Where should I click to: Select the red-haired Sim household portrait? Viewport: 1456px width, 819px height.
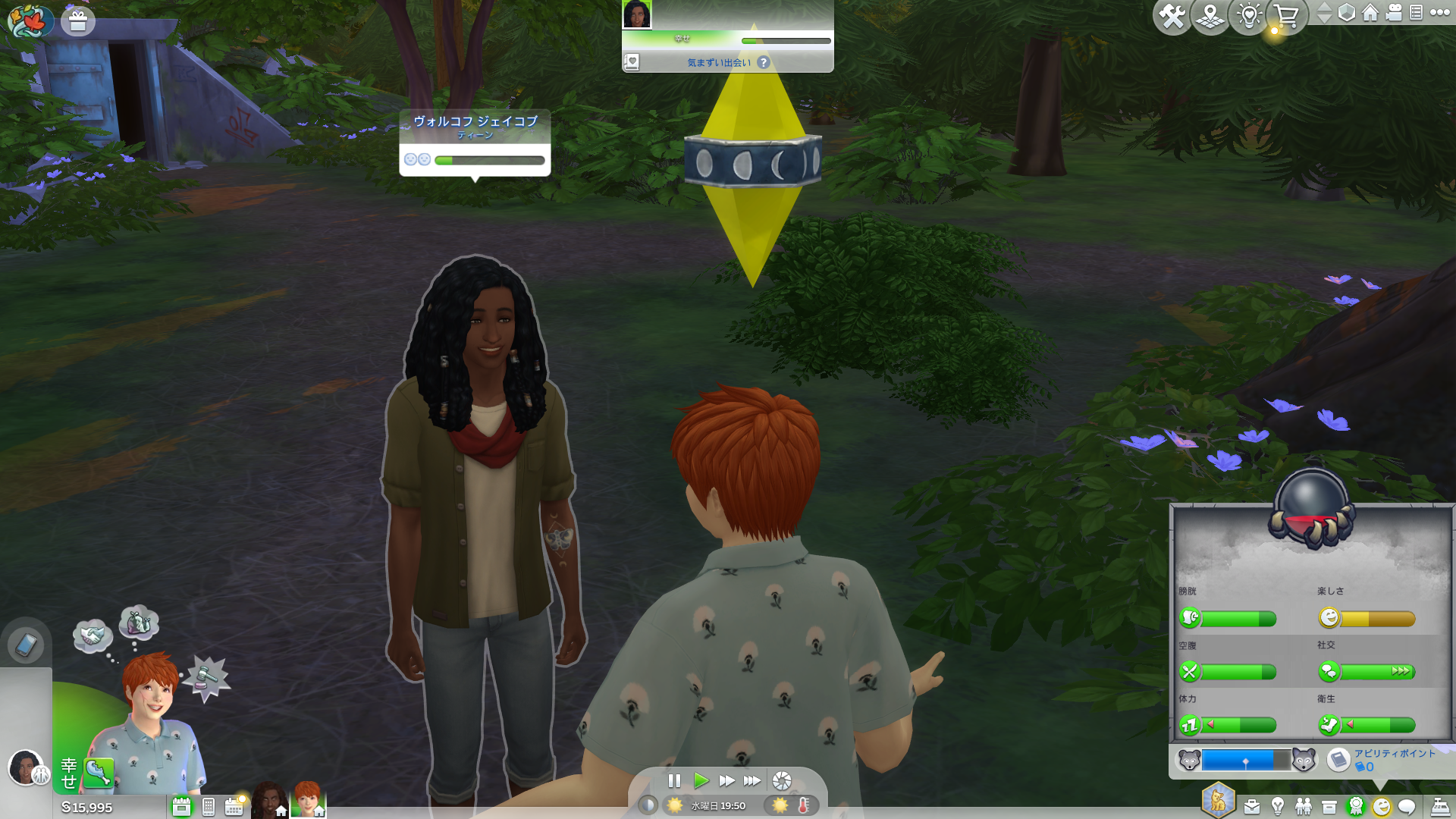click(308, 799)
